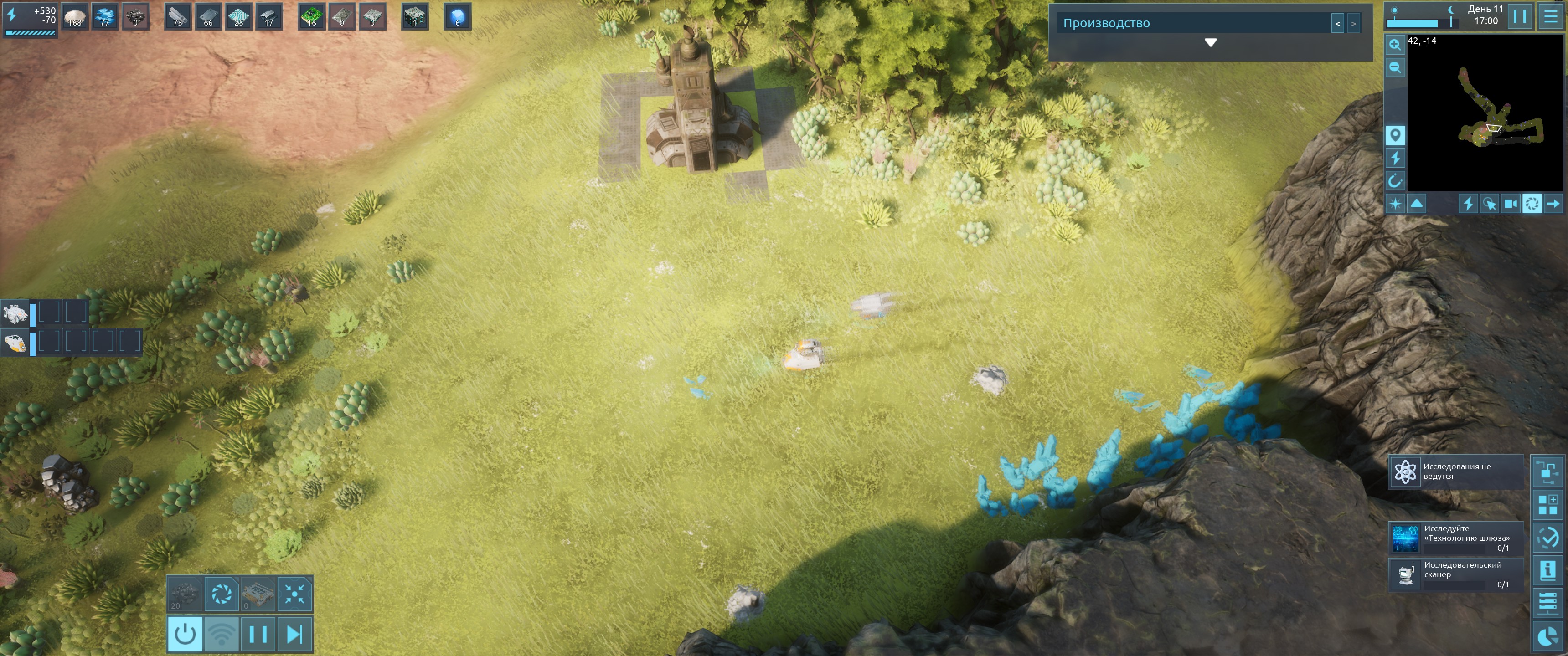Zoom out on the minimap
The height and width of the screenshot is (656, 1568).
click(1394, 67)
